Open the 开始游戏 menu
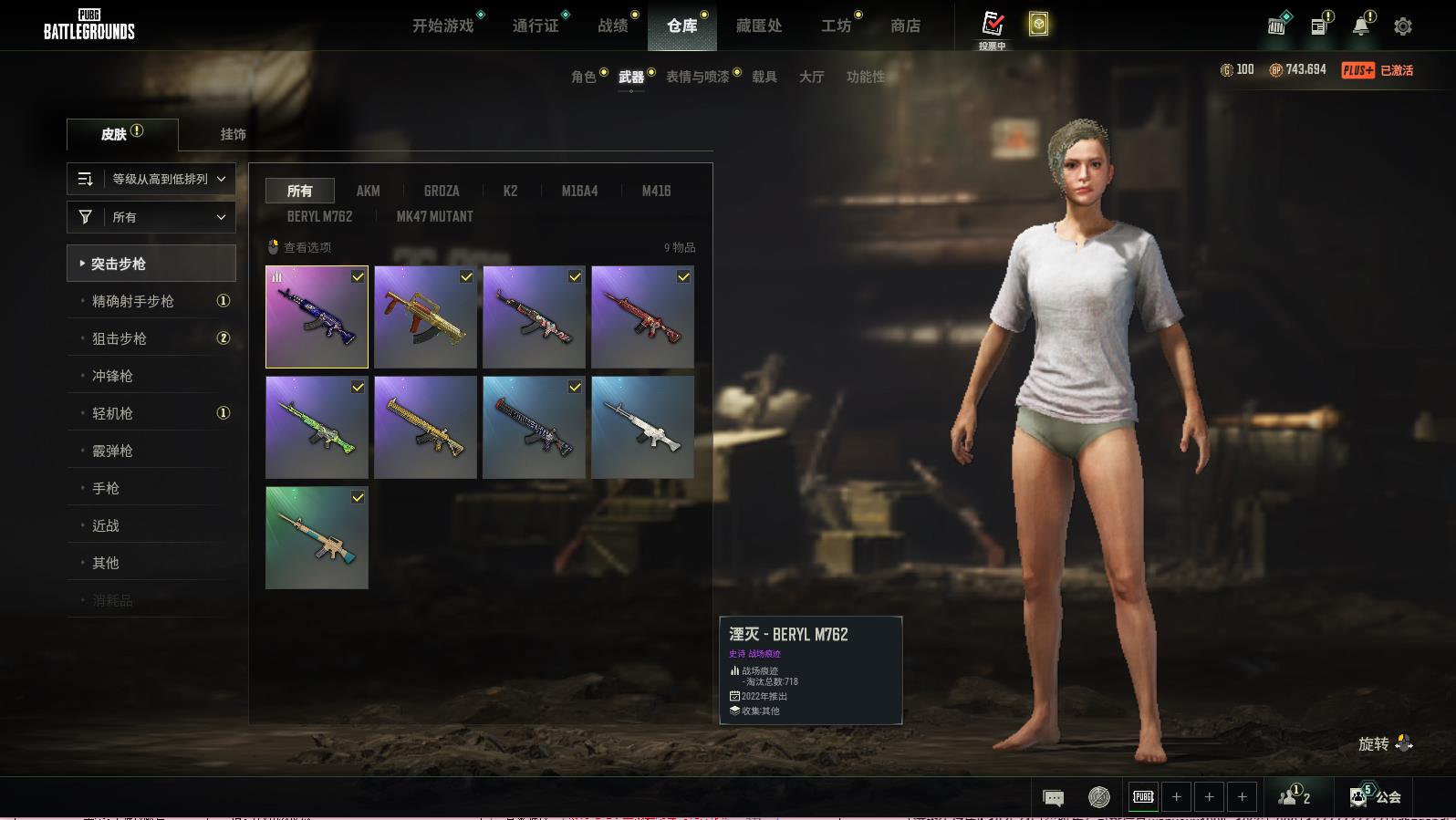Screen dimensions: 1456x820 pyautogui.click(x=443, y=26)
